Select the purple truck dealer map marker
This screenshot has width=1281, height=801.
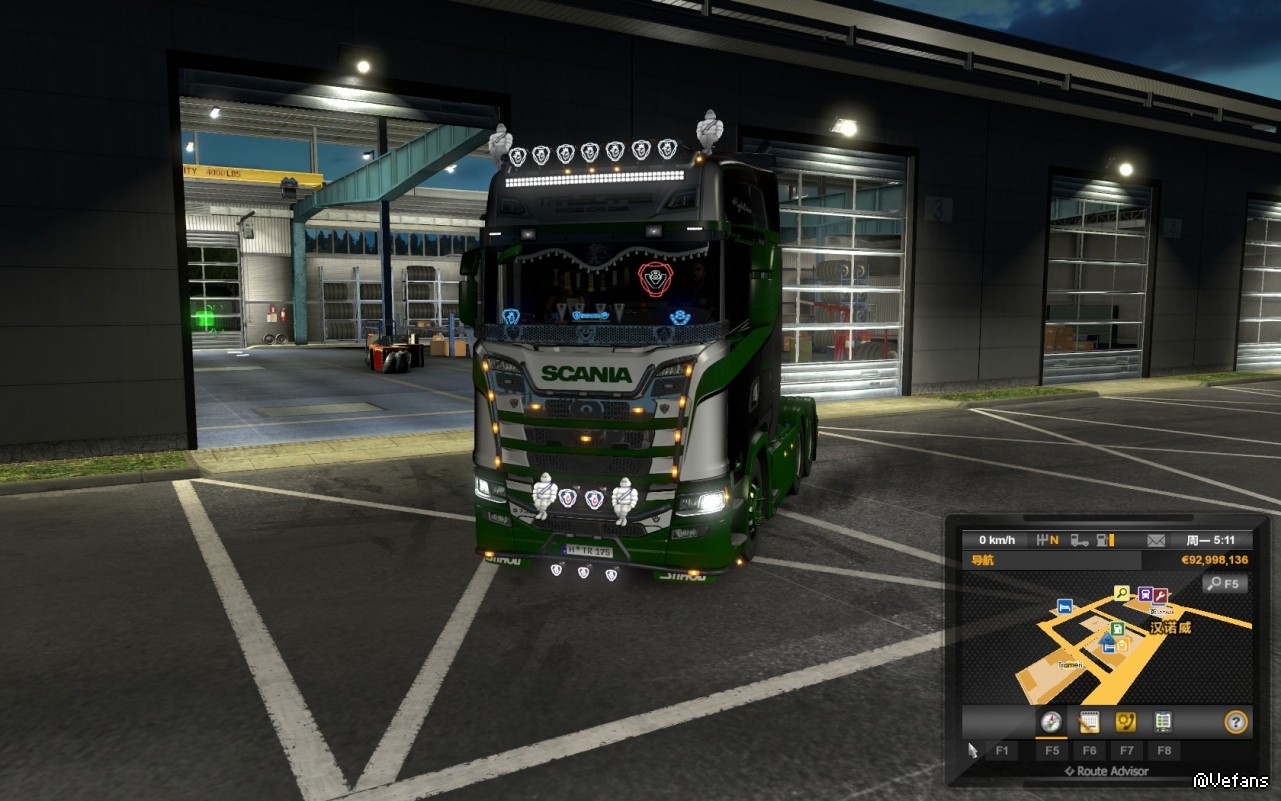click(x=1145, y=594)
